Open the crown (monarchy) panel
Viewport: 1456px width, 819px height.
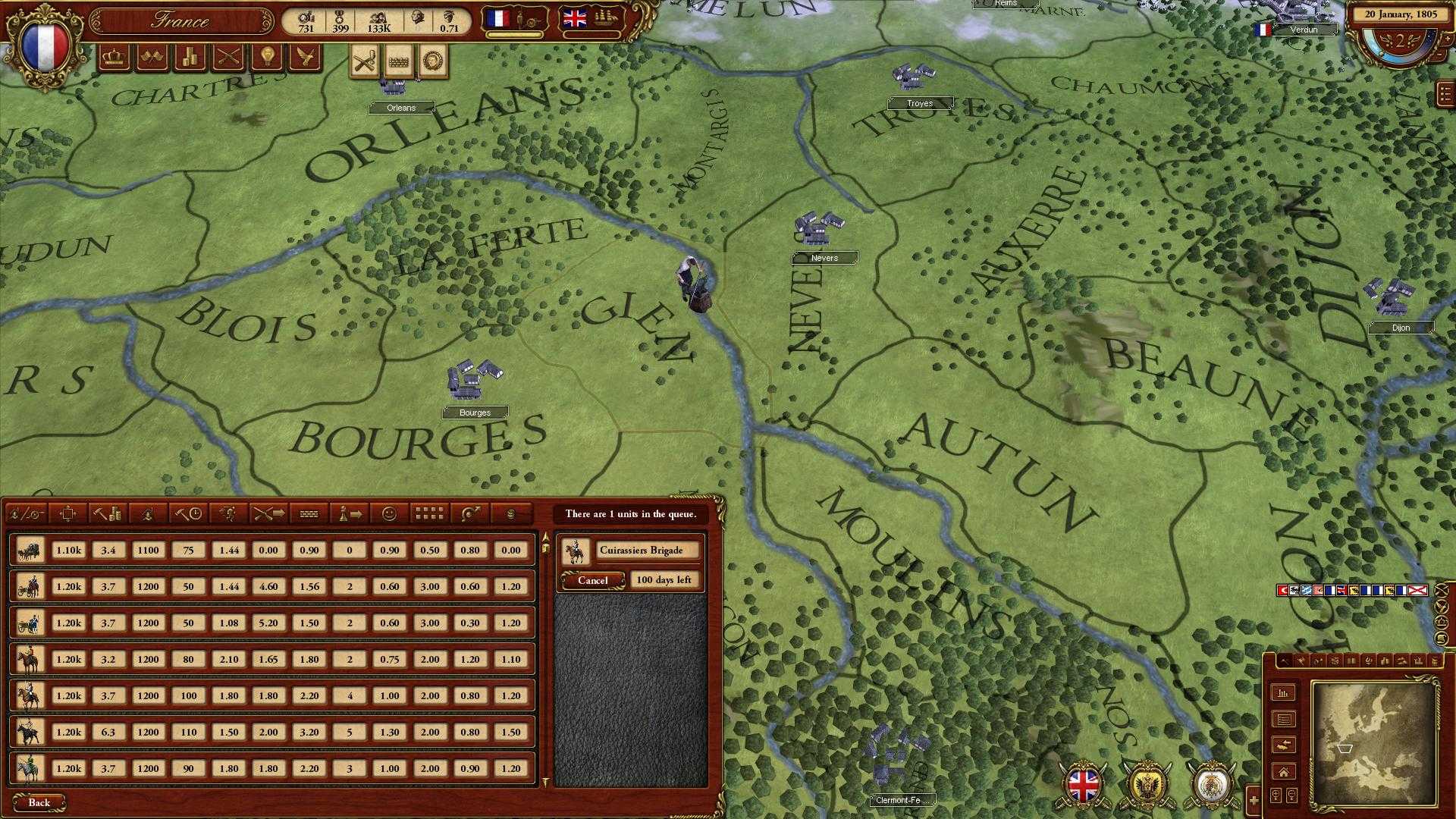tap(114, 57)
